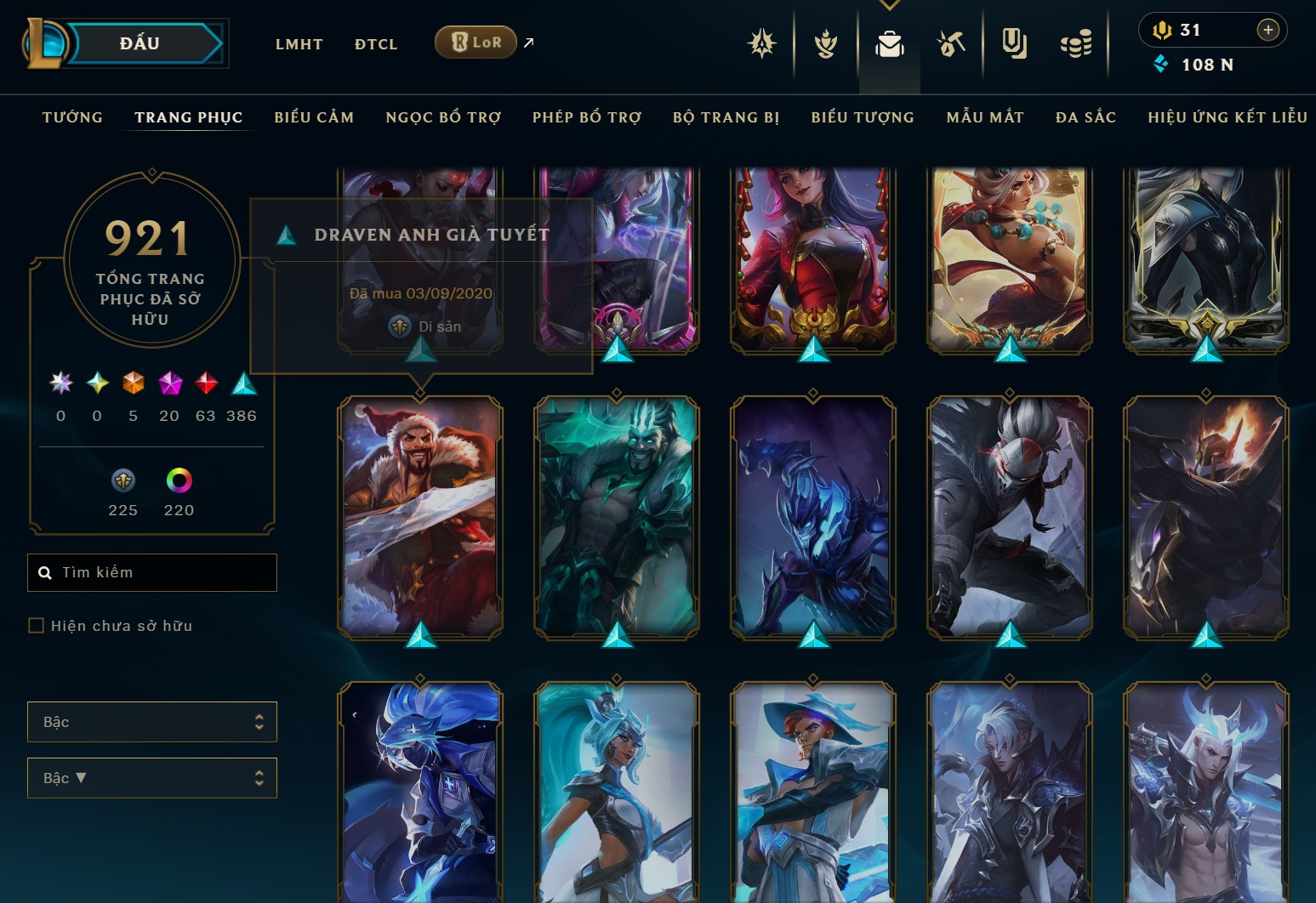Image resolution: width=1316 pixels, height=903 pixels.
Task: Click the ĐẤU play button
Action: (x=140, y=43)
